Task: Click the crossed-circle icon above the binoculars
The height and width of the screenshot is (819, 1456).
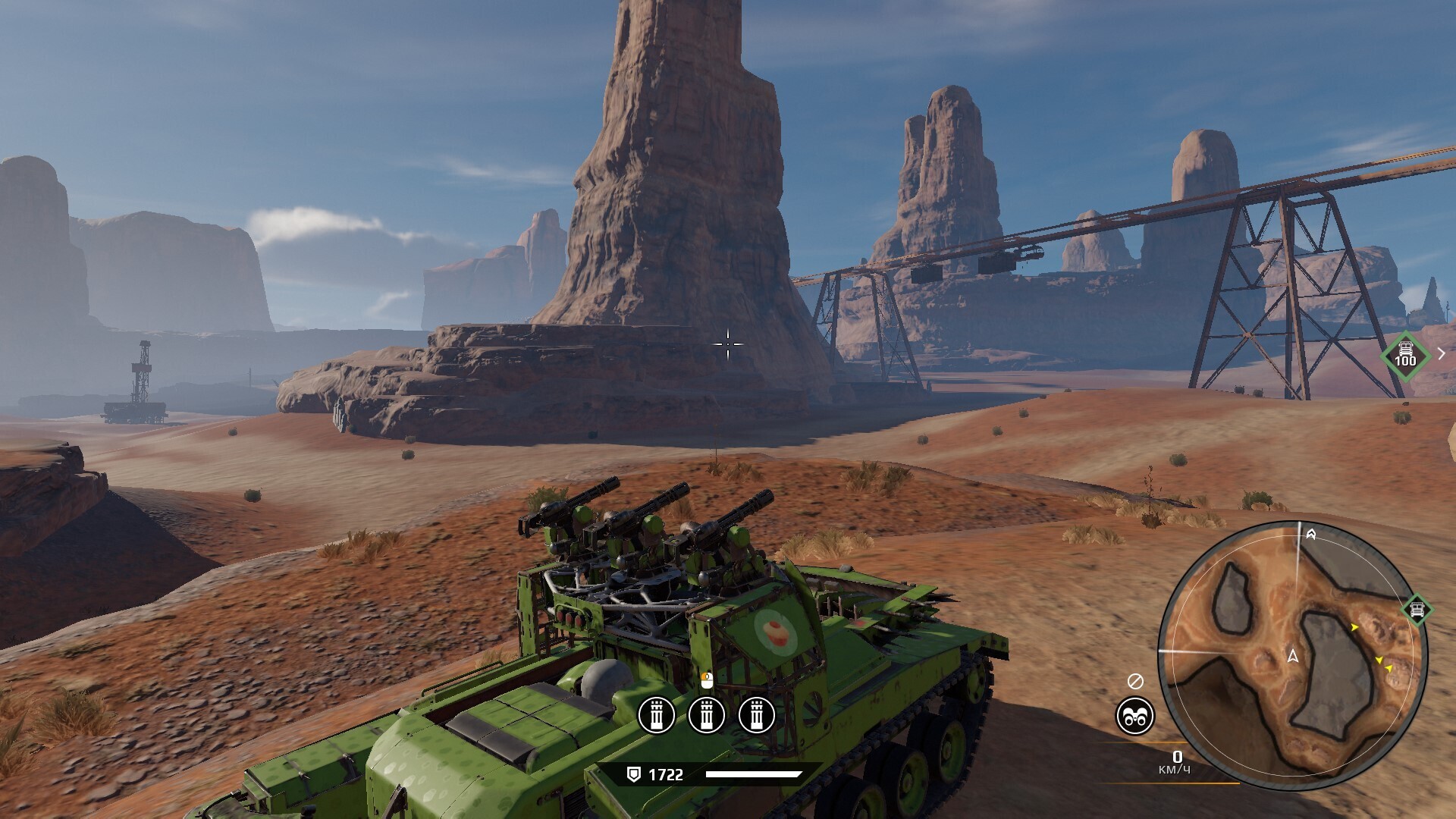Action: (x=1135, y=681)
